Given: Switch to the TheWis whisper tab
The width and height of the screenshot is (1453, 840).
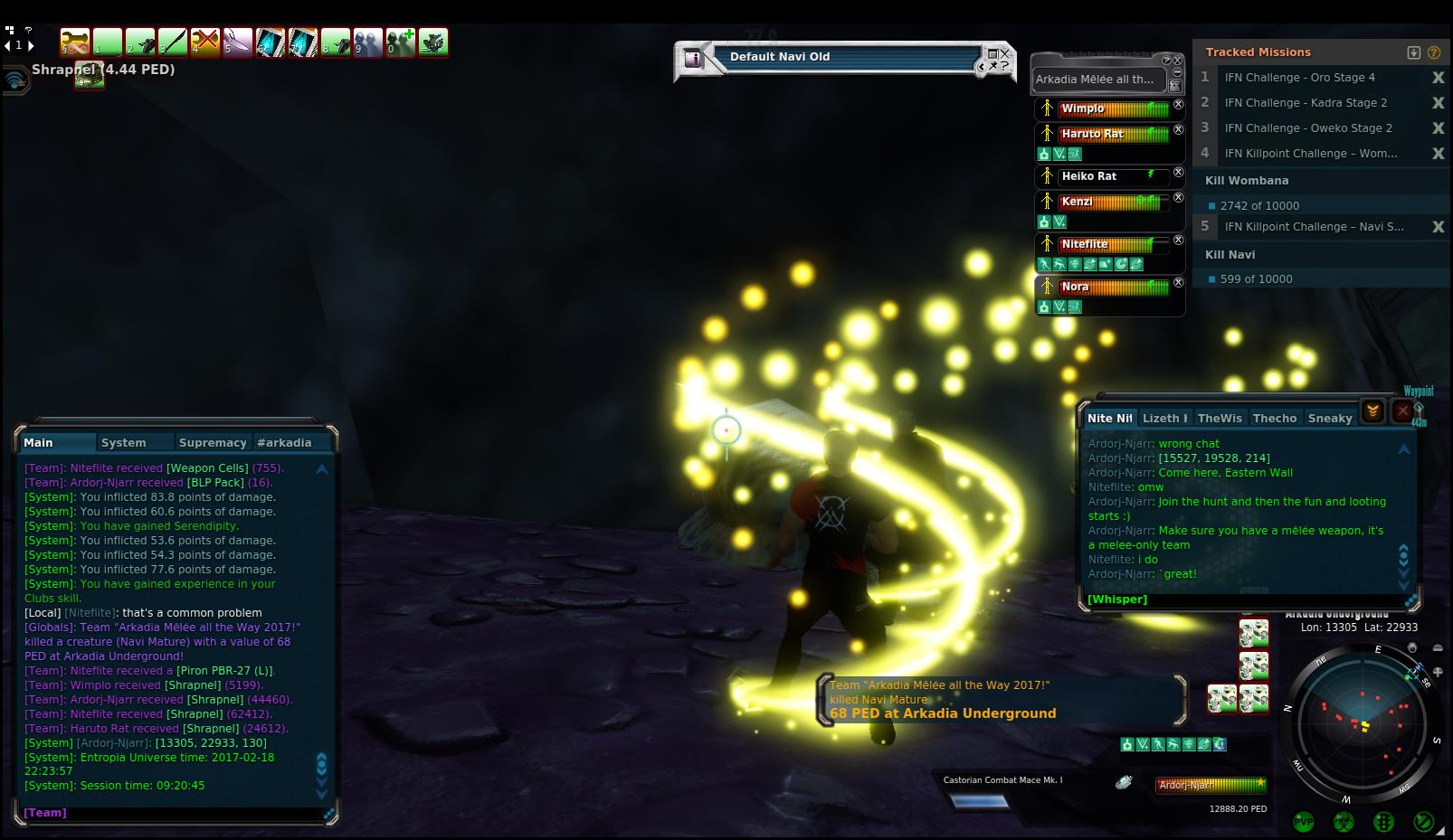Looking at the screenshot, I should click(x=1220, y=419).
